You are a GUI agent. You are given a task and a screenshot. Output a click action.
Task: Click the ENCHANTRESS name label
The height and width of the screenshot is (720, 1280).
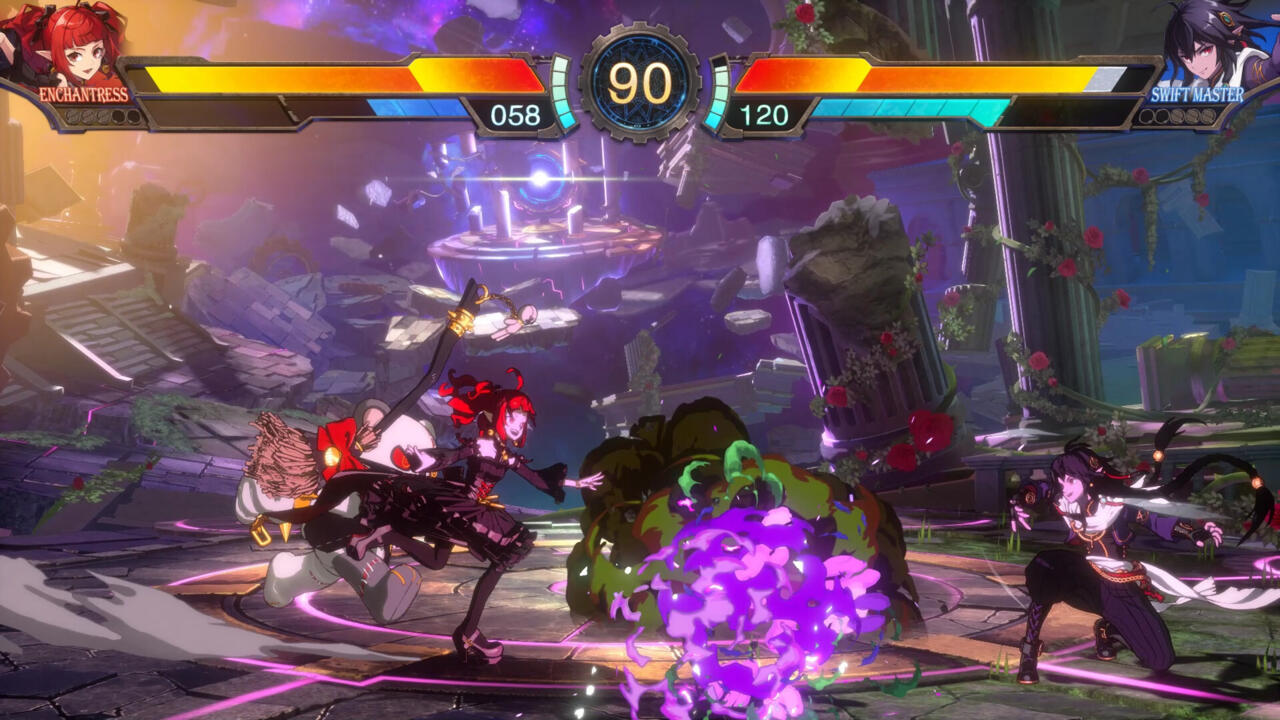pos(83,96)
